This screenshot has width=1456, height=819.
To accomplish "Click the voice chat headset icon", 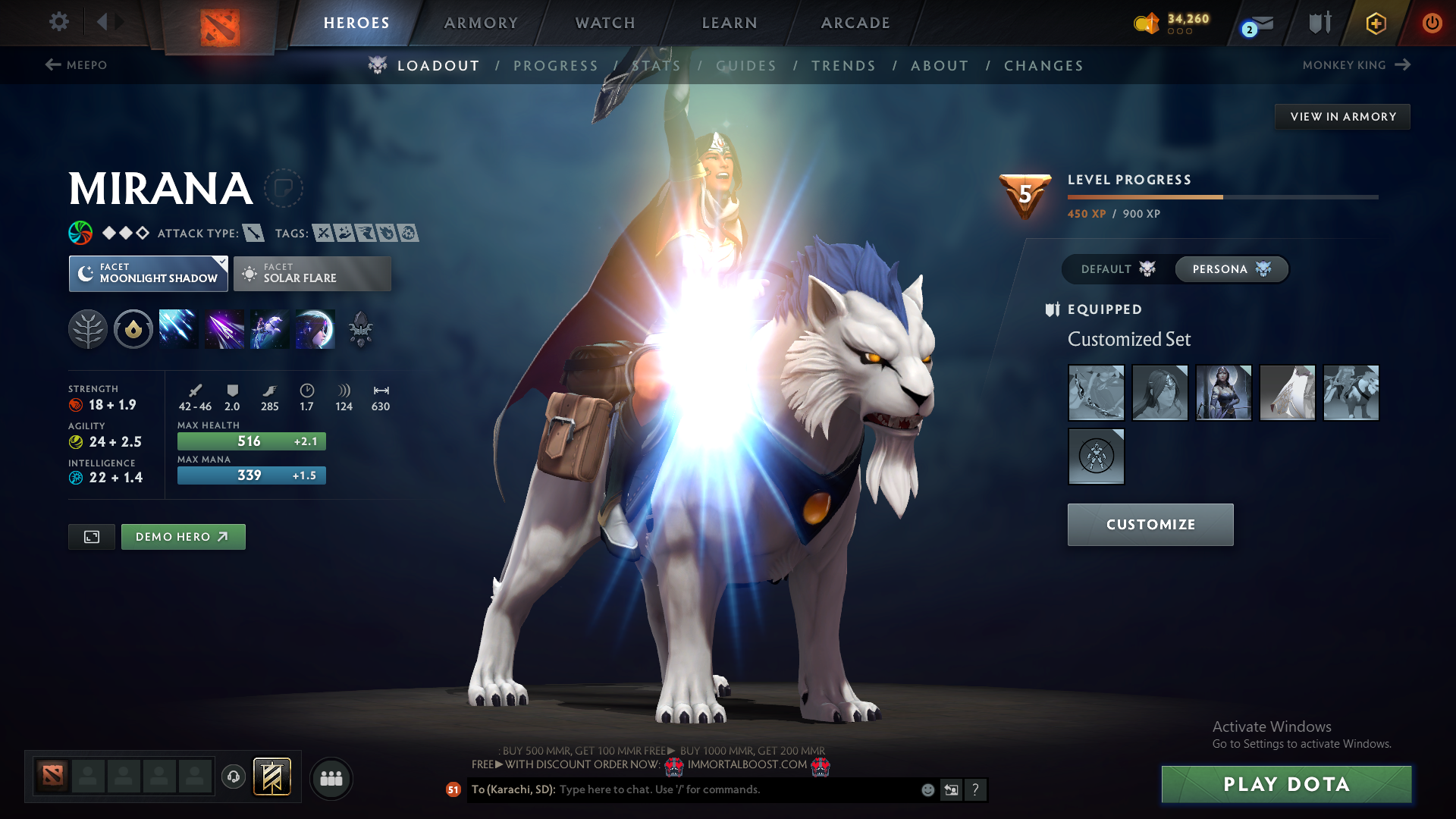I will click(233, 777).
